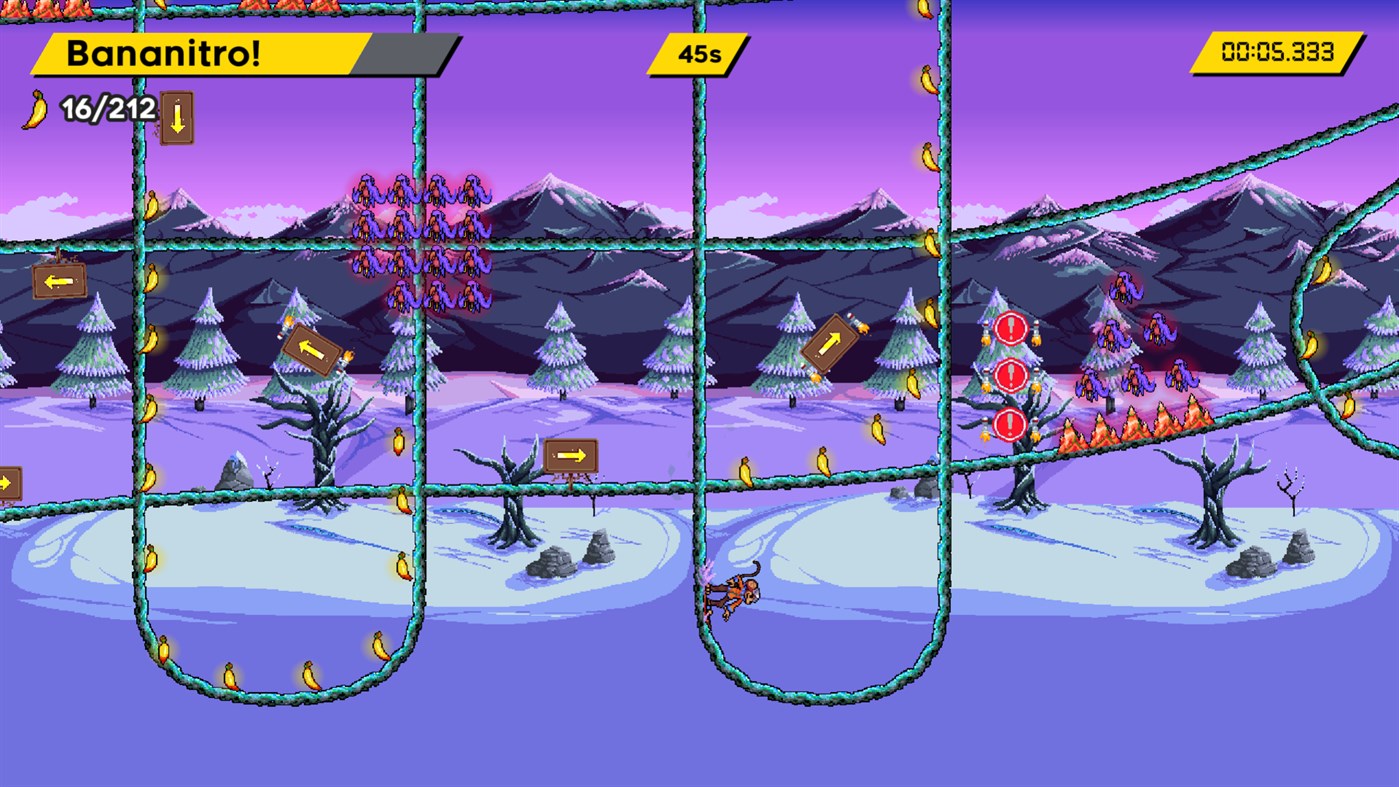
Task: Click the topmost red exclamation warning sign
Action: click(1010, 328)
